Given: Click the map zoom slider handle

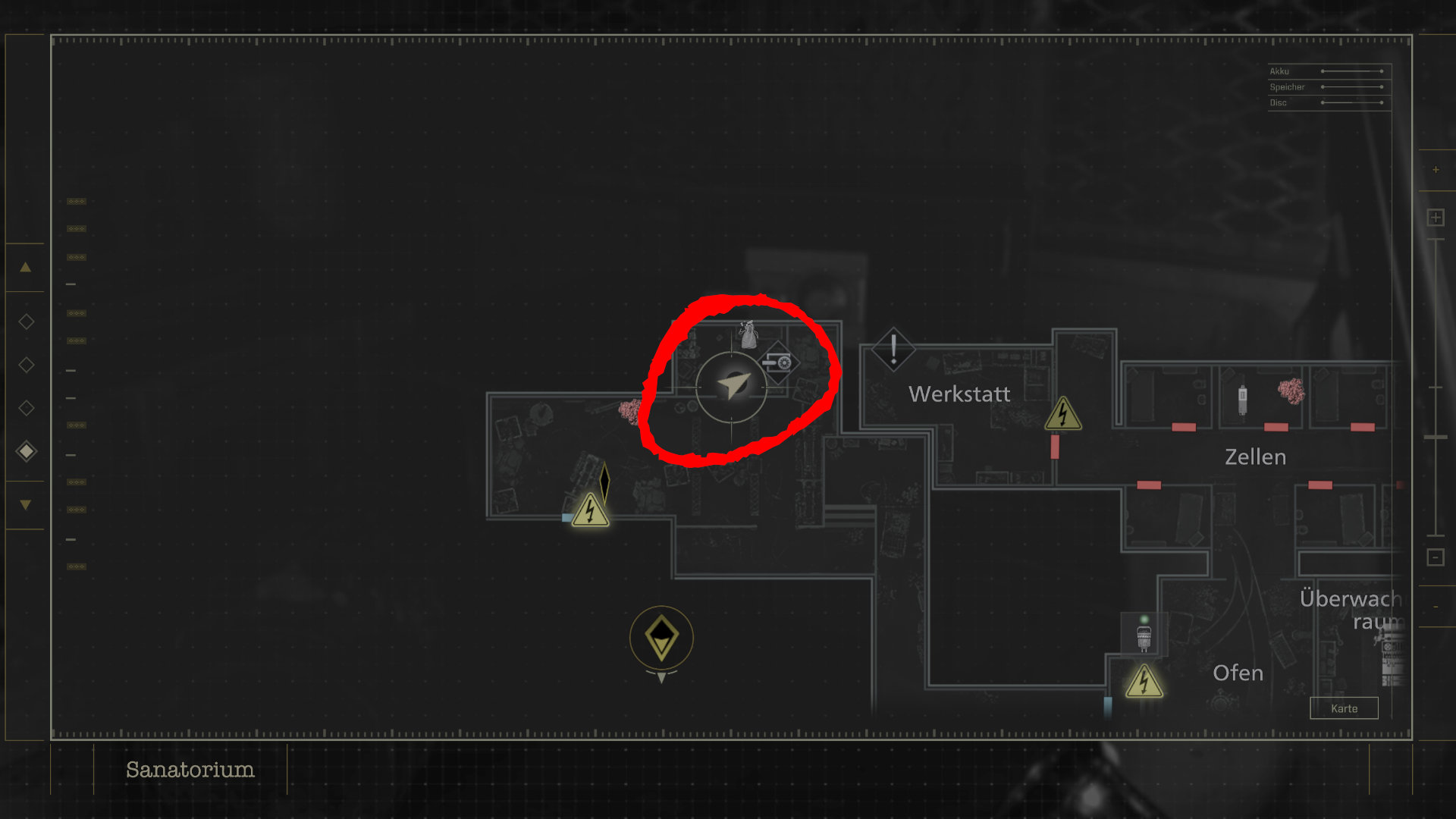Looking at the screenshot, I should coord(1436,438).
